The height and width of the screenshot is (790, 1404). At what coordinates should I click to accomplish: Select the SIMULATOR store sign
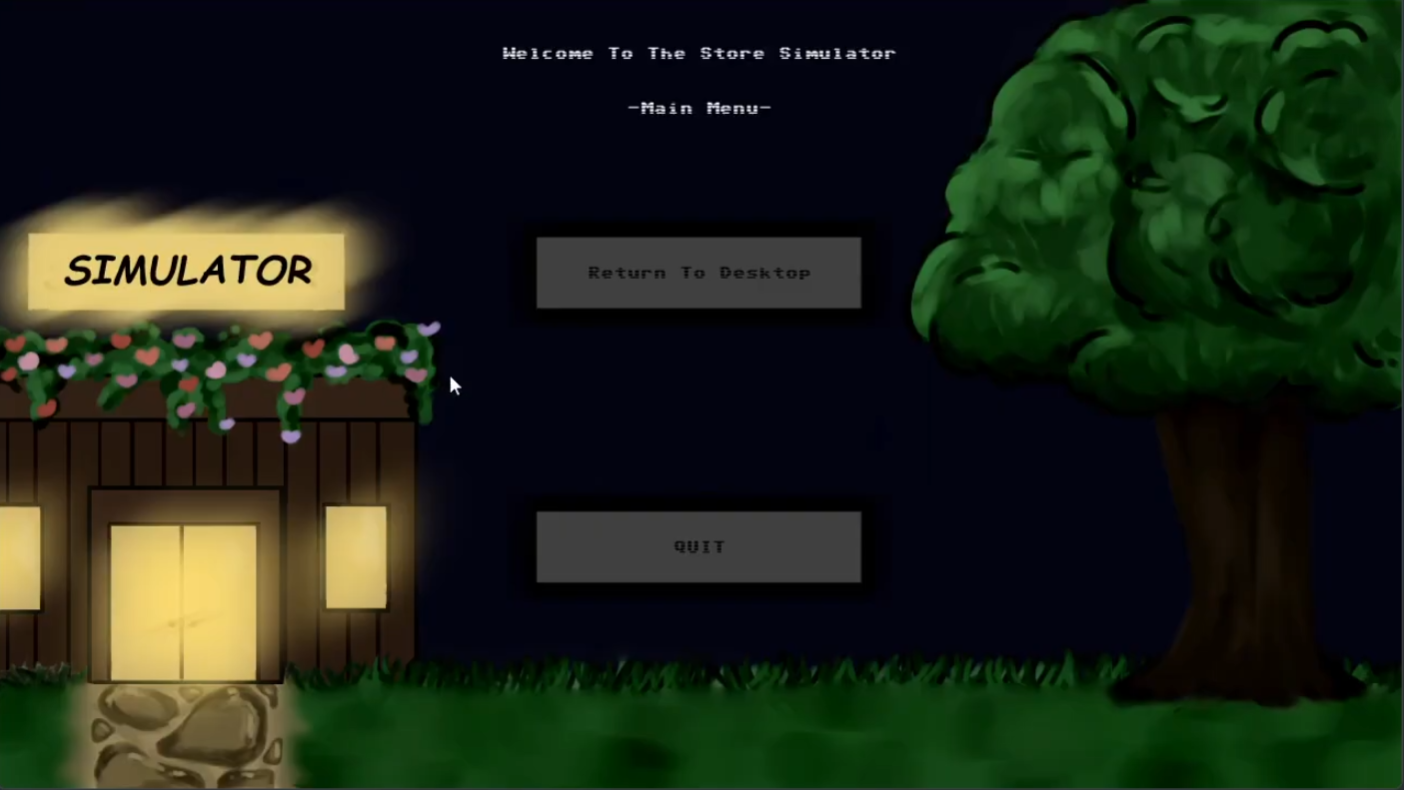coord(188,271)
